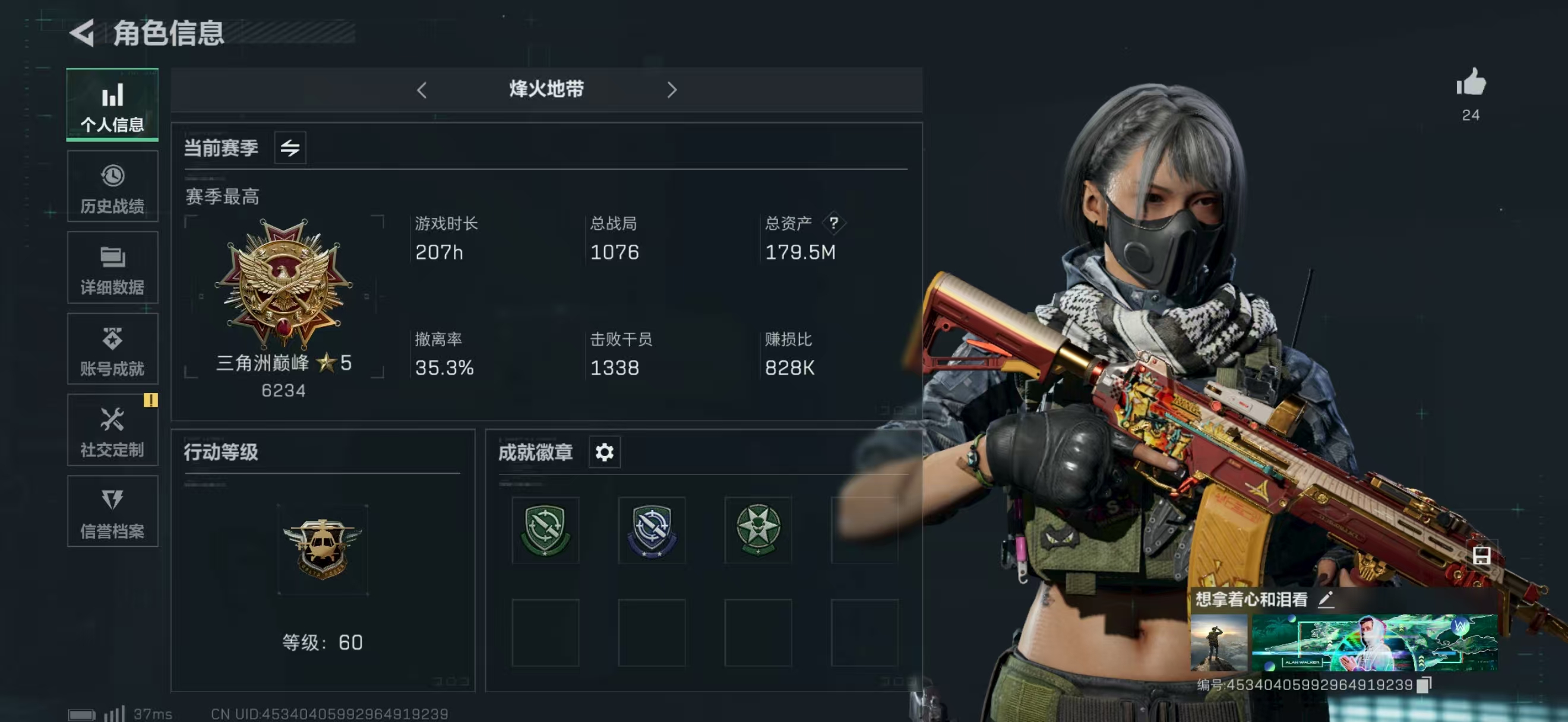Click the 总资产 question mark help icon
This screenshot has height=722, width=1568.
[834, 223]
